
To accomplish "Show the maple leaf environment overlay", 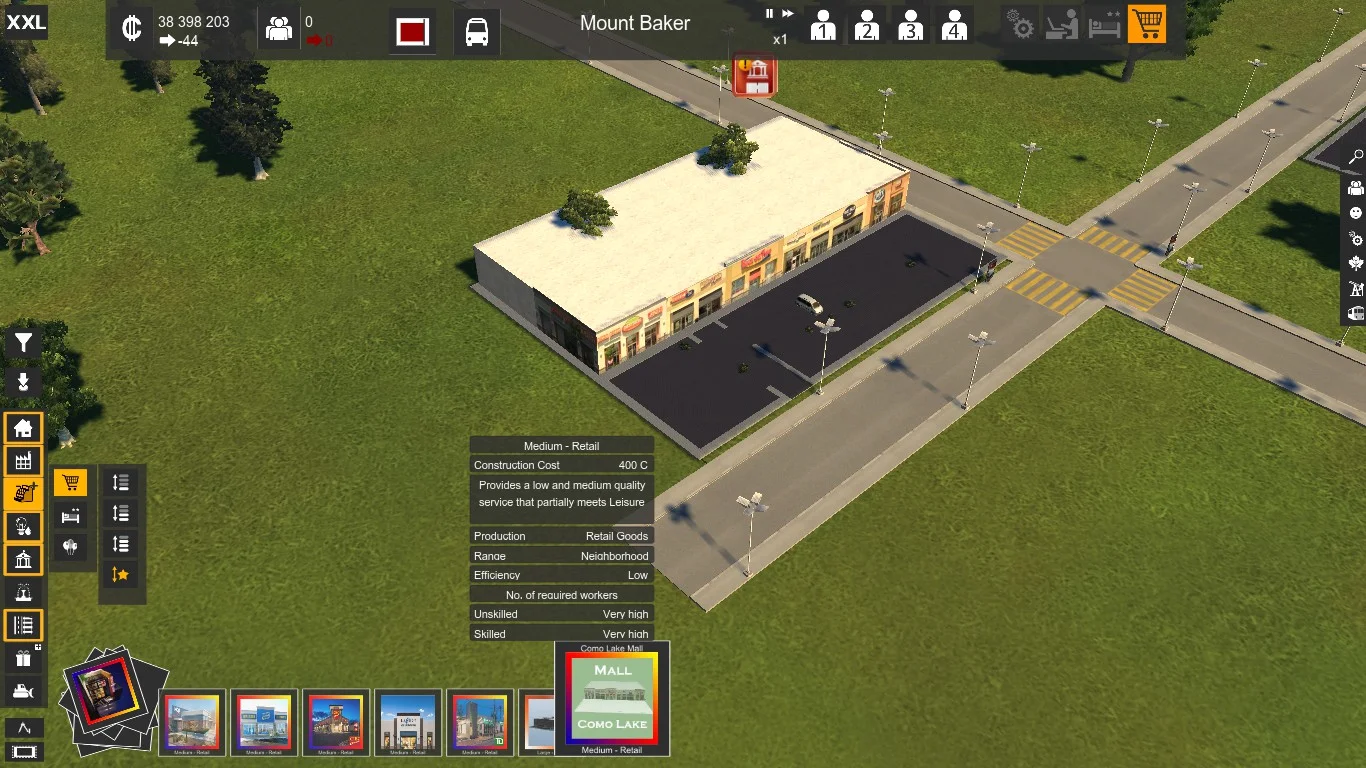I will 1356,263.
